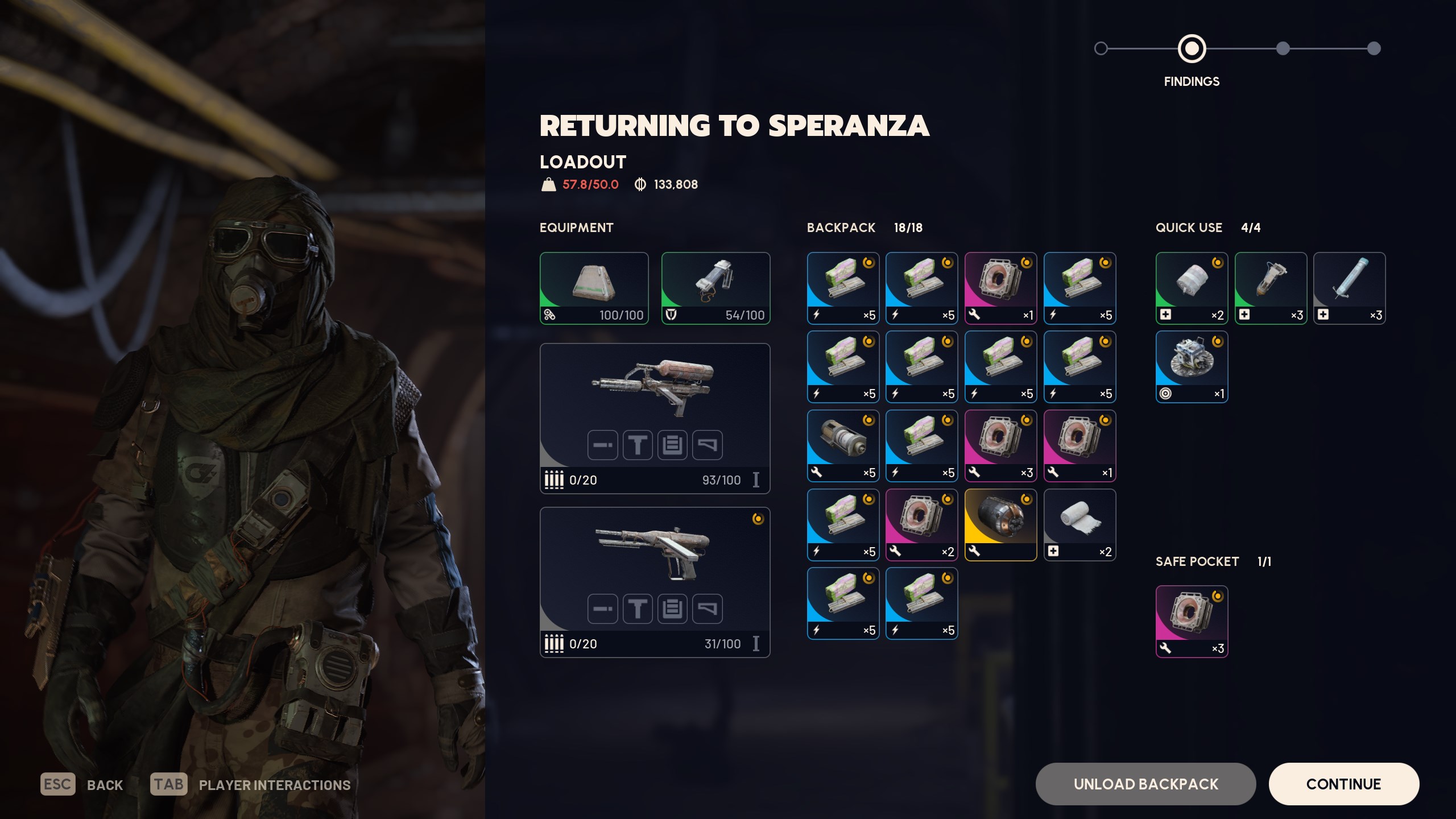Select the yellow legendary backpack item
Image resolution: width=1456 pixels, height=819 pixels.
coord(1000,524)
